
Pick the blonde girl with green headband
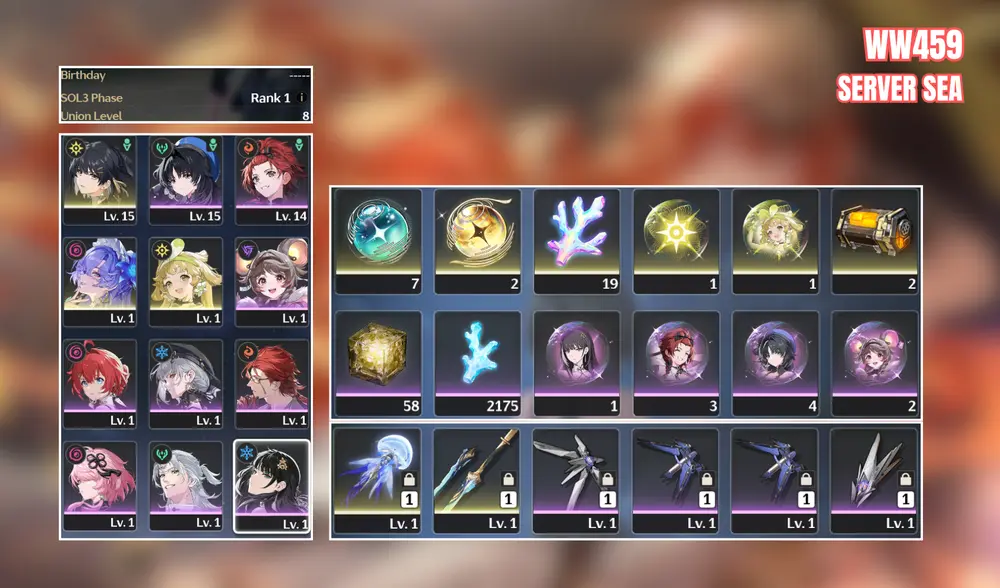(186, 281)
